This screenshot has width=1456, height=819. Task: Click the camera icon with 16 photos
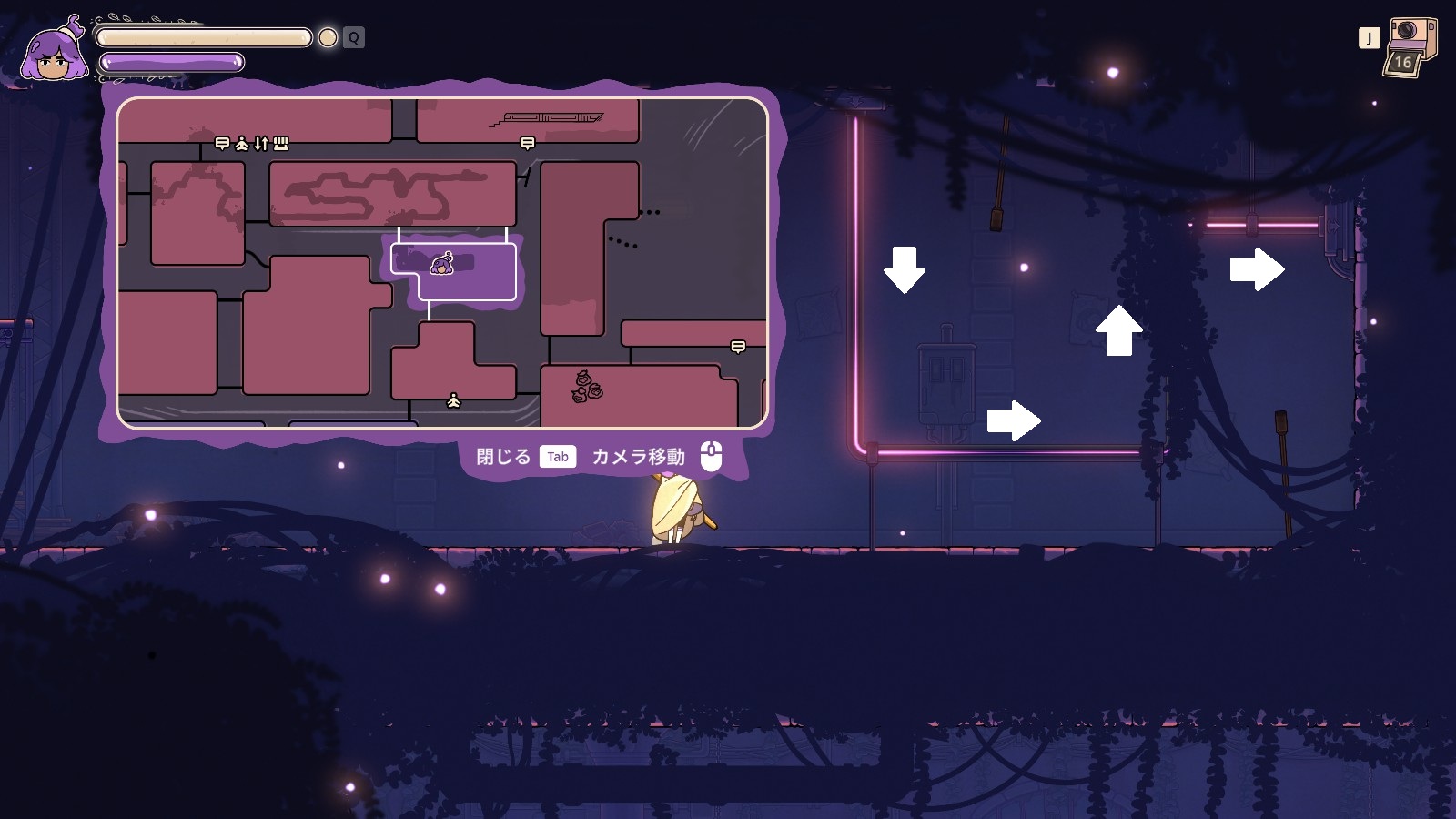coord(1410,47)
